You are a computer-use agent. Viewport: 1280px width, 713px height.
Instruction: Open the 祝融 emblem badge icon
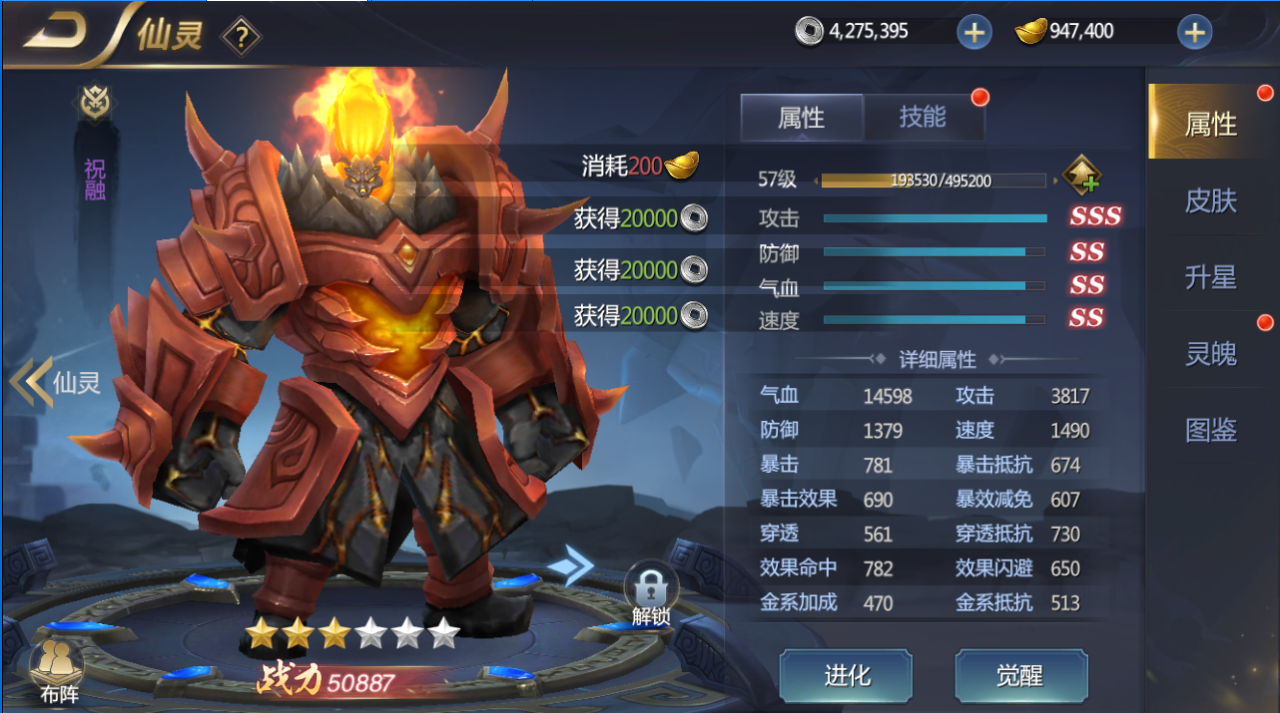(95, 103)
